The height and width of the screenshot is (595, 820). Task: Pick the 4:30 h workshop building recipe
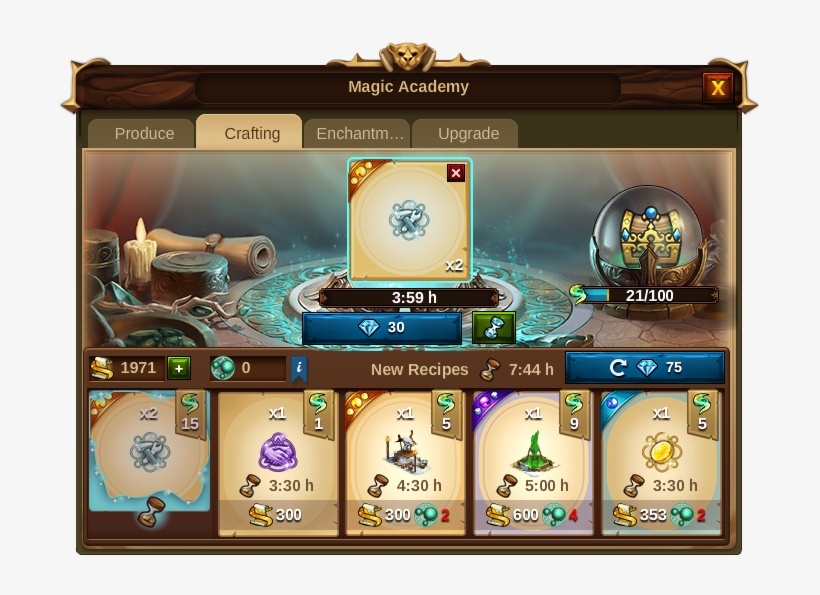(x=405, y=462)
